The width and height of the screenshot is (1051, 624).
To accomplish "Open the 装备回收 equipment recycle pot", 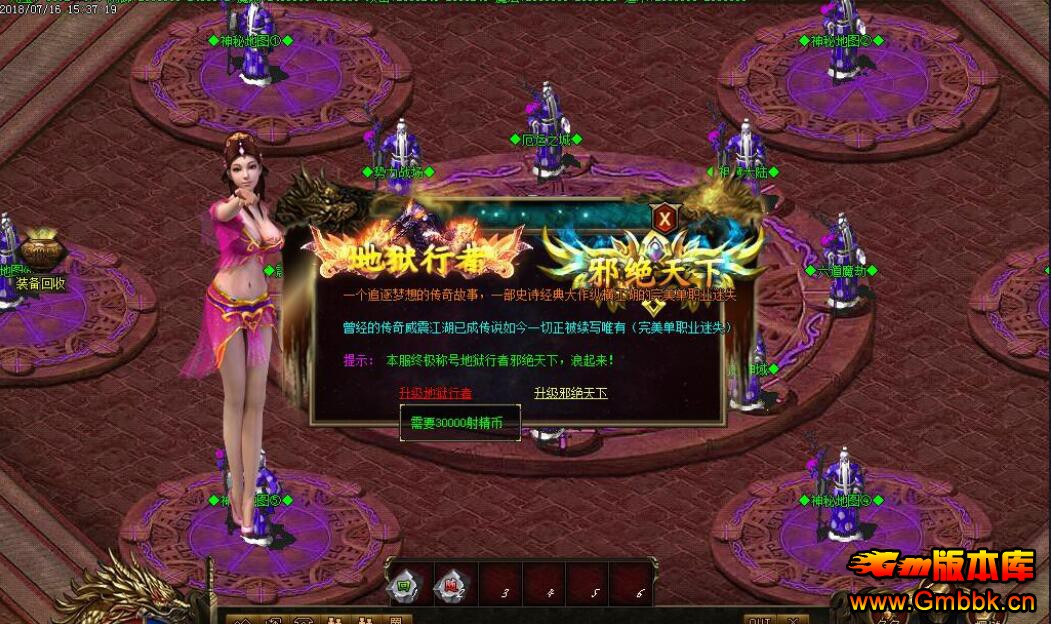I will pyautogui.click(x=41, y=251).
